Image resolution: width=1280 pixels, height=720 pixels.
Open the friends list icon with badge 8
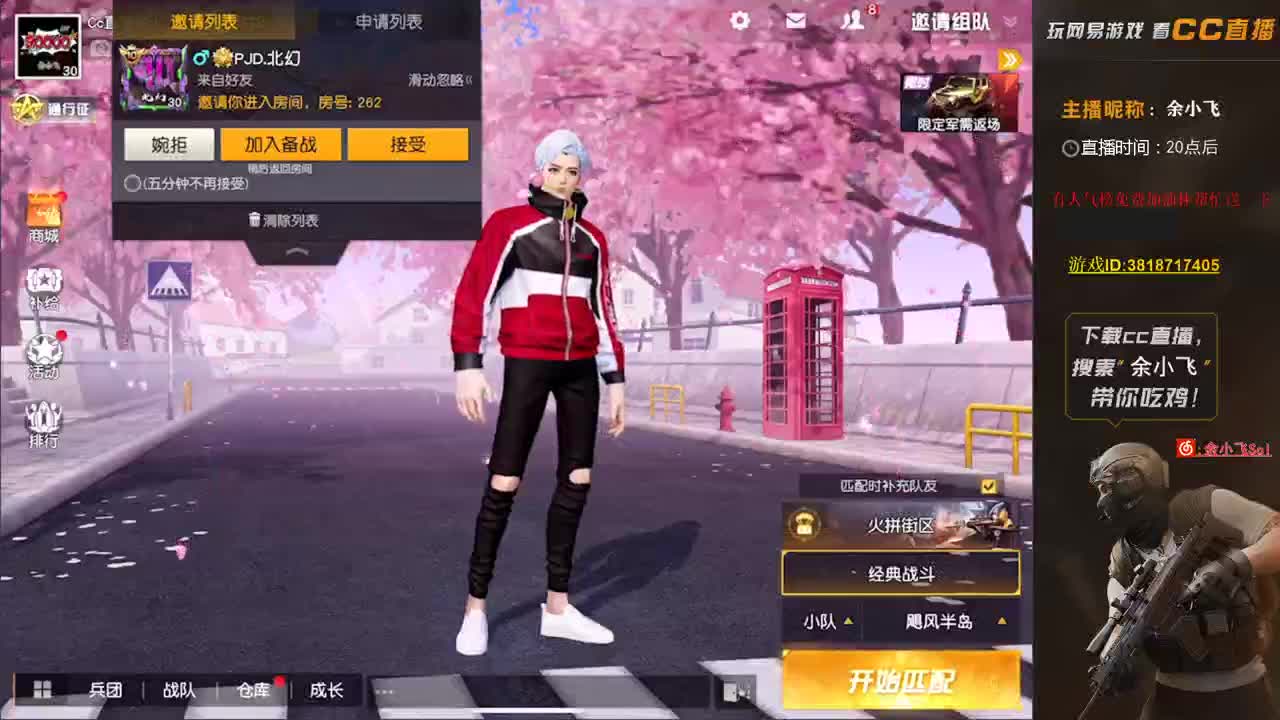[852, 21]
